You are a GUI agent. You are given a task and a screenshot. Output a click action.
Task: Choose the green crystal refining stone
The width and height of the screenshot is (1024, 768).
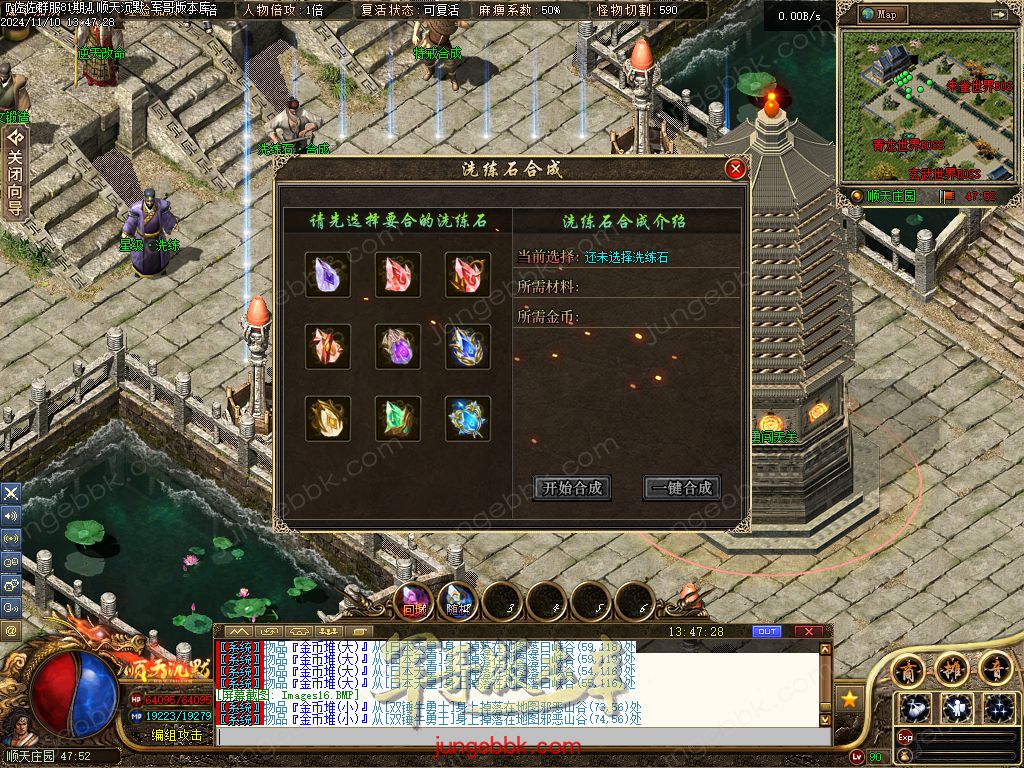398,419
